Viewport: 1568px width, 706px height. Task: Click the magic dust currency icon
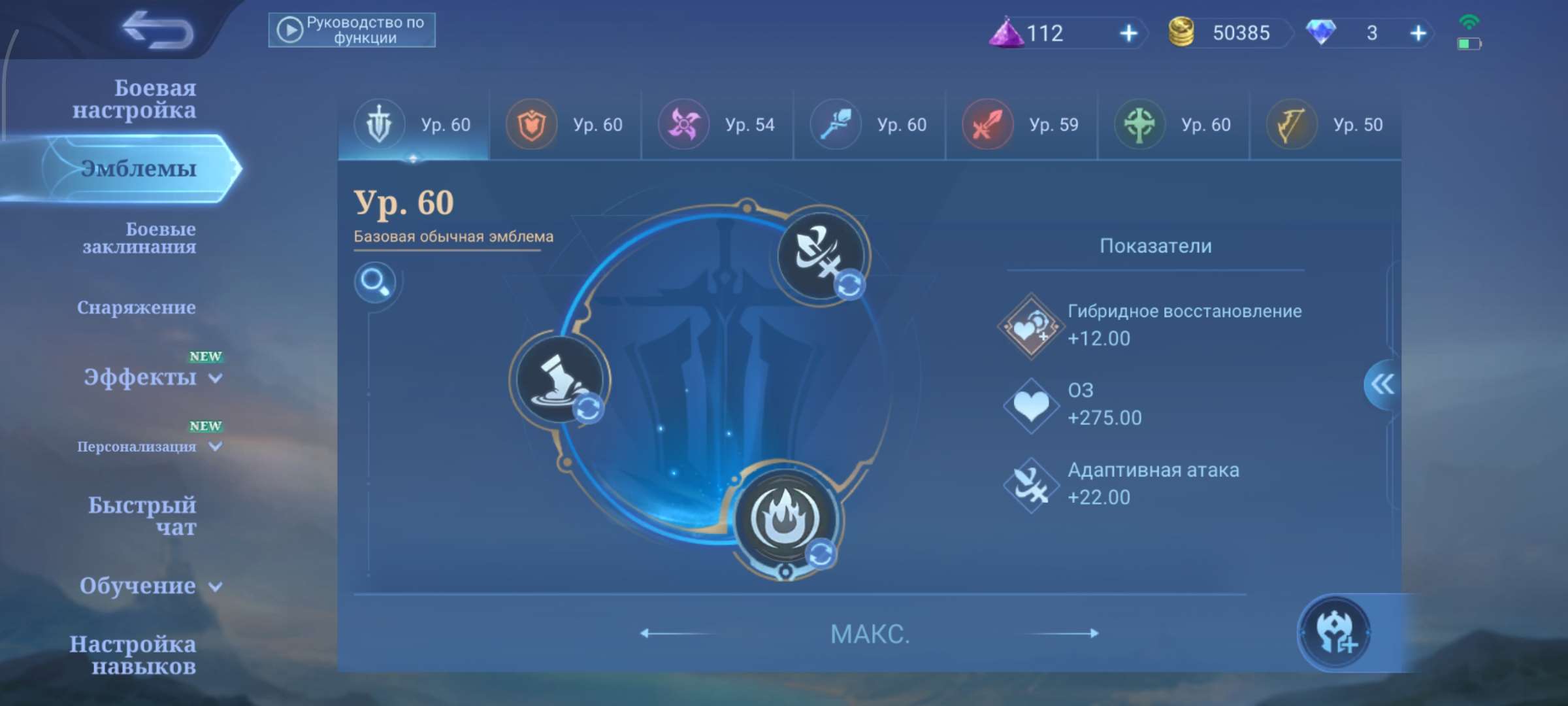click(1007, 33)
